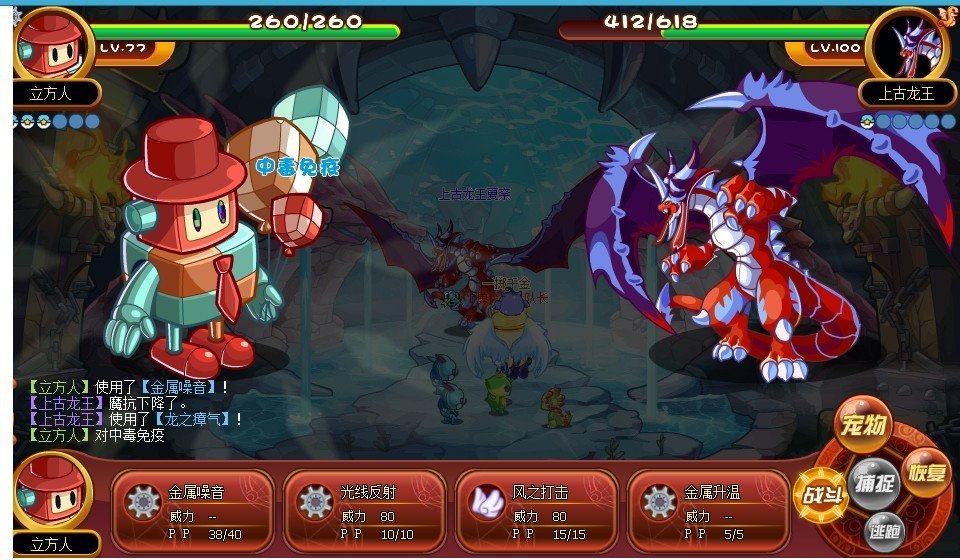Open the 恢复 recovery items
Viewport: 960px width, 560px height.
coord(926,470)
